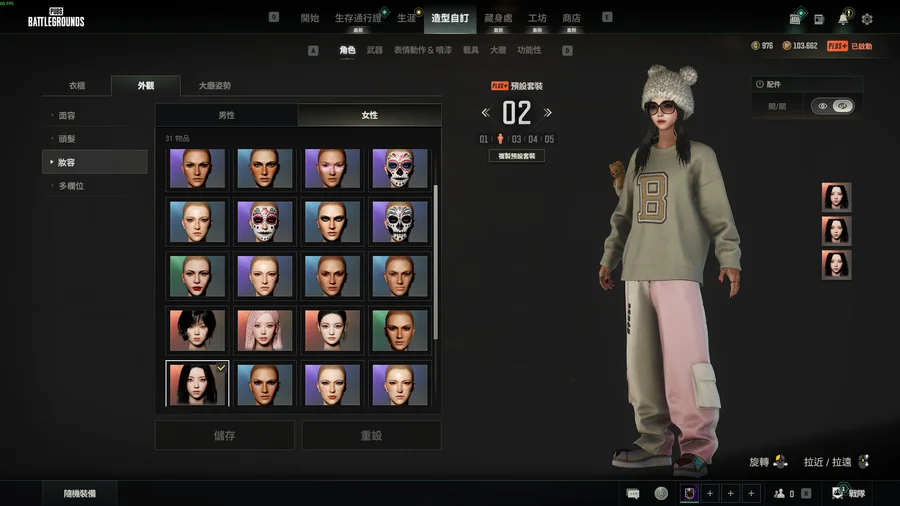This screenshot has height=506, width=900.
Task: Click the 隨機裝備 random equip button
Action: [79, 493]
